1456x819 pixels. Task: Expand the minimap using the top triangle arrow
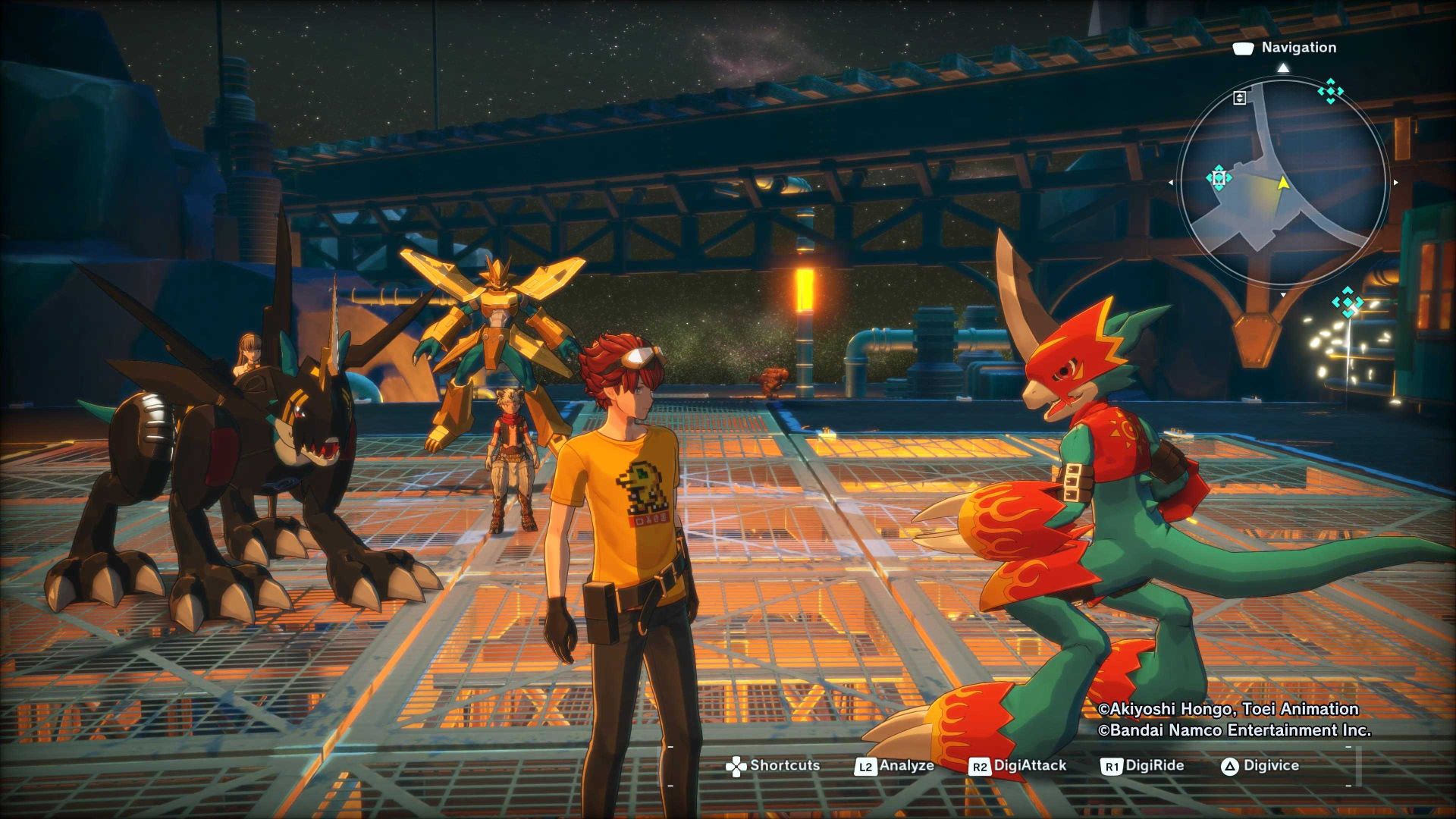(1282, 68)
